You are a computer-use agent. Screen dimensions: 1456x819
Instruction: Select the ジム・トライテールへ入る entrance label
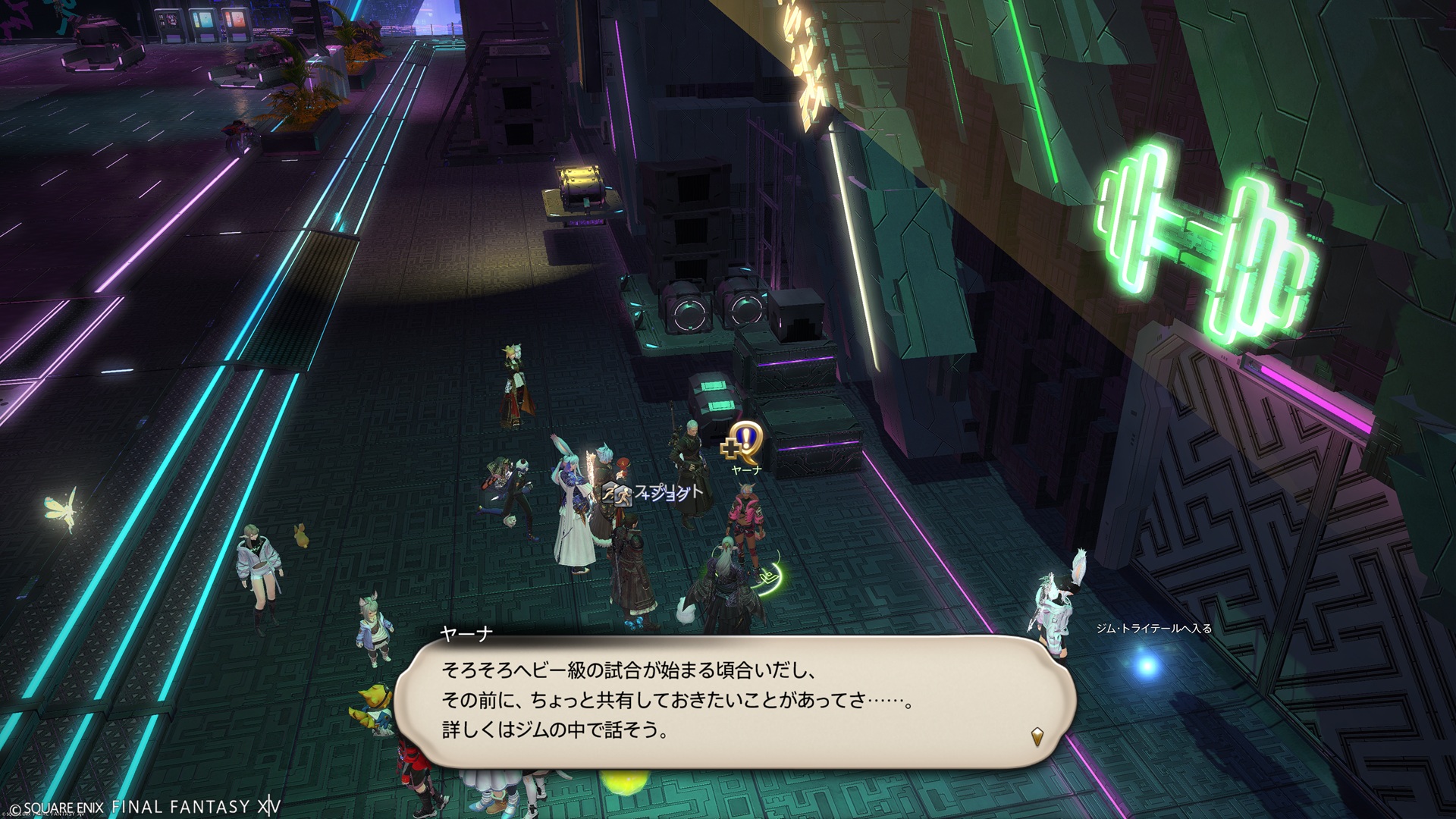click(1153, 628)
